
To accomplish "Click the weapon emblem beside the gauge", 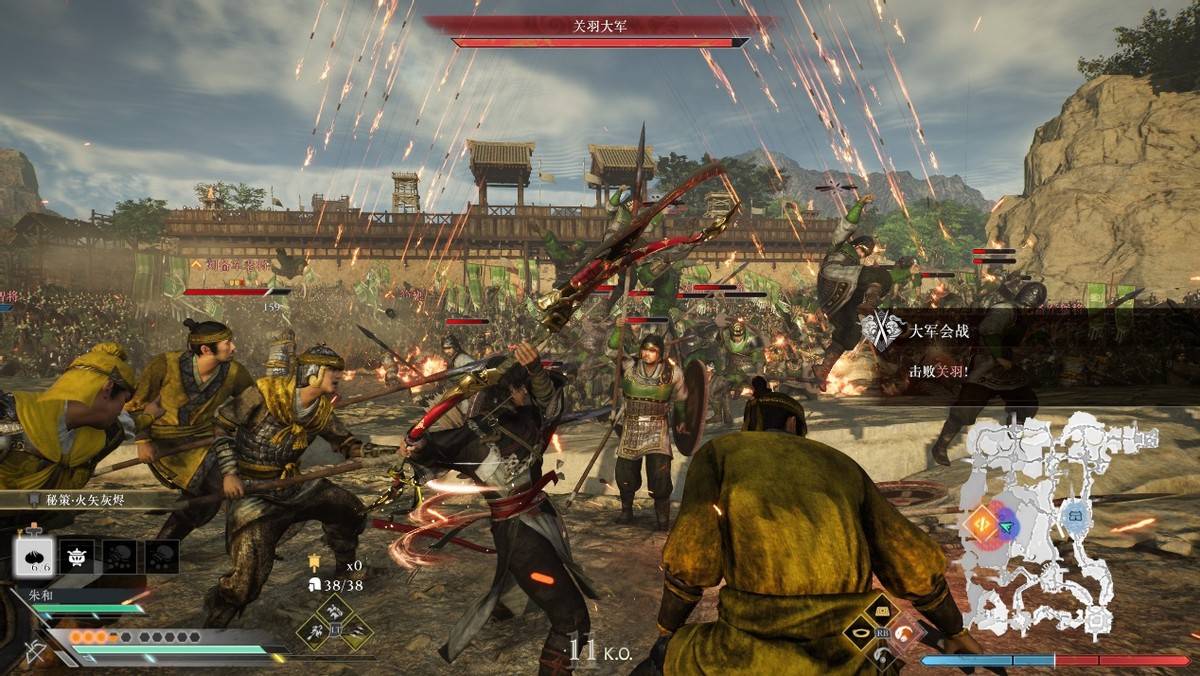I will pyautogui.click(x=35, y=649).
